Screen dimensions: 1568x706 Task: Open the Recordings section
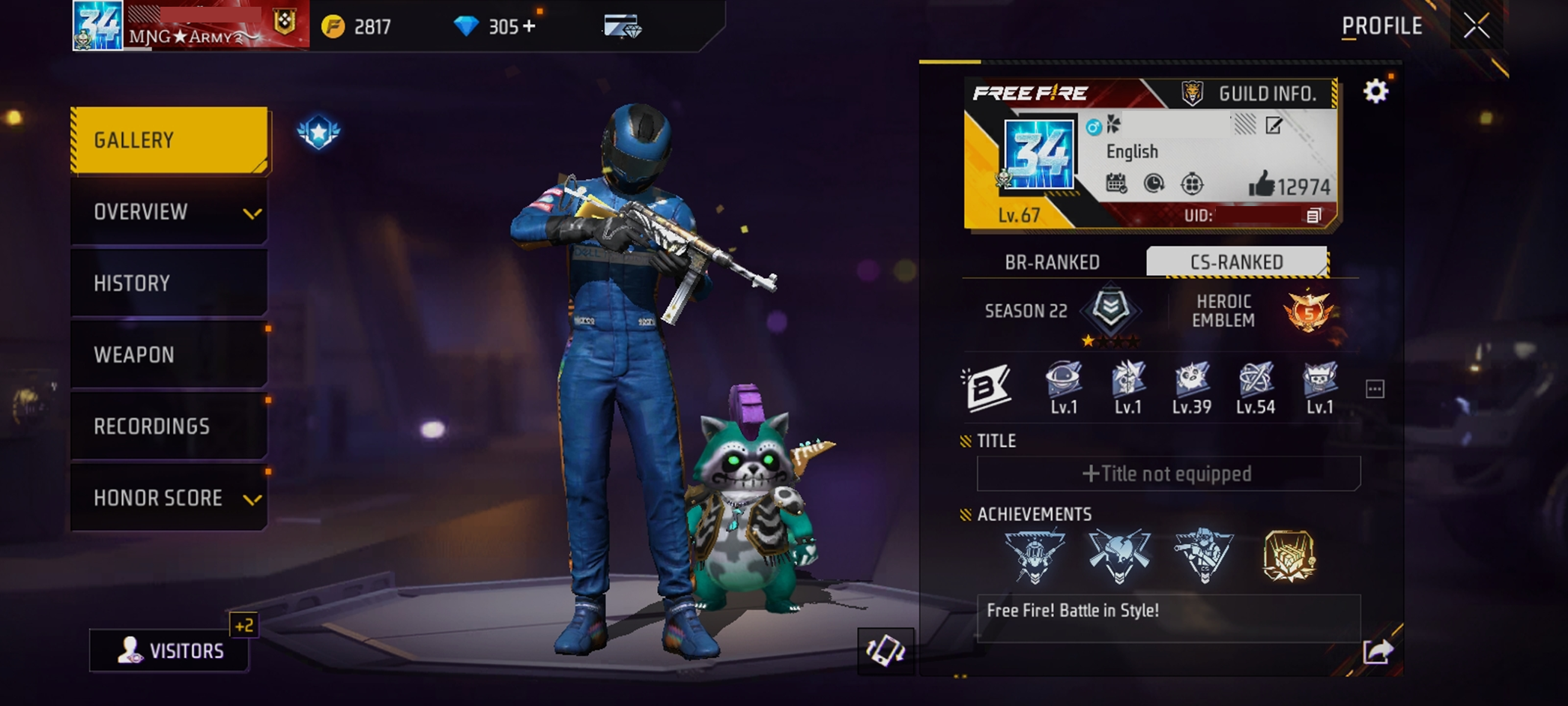click(x=169, y=426)
